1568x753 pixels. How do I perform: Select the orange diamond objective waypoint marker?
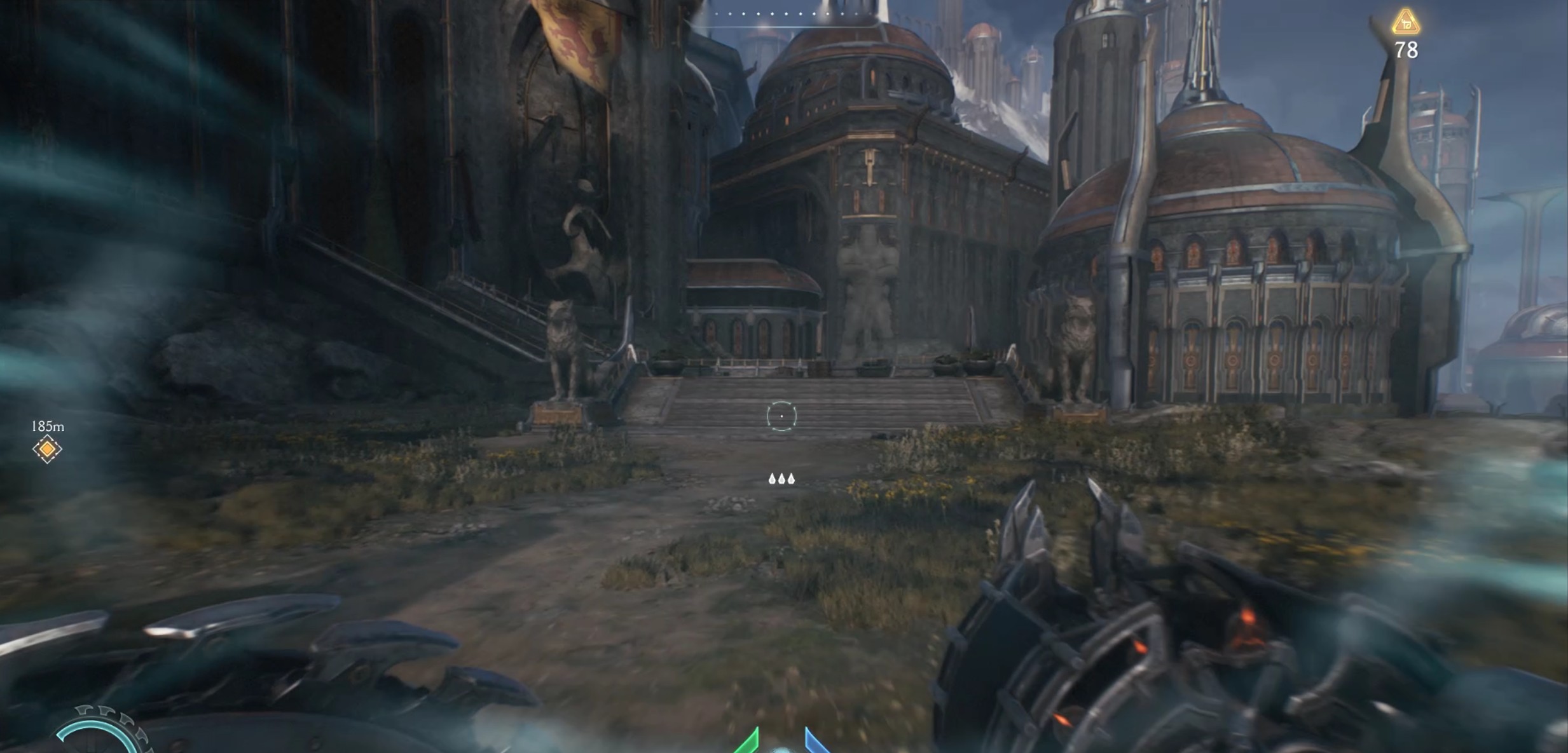pos(47,449)
